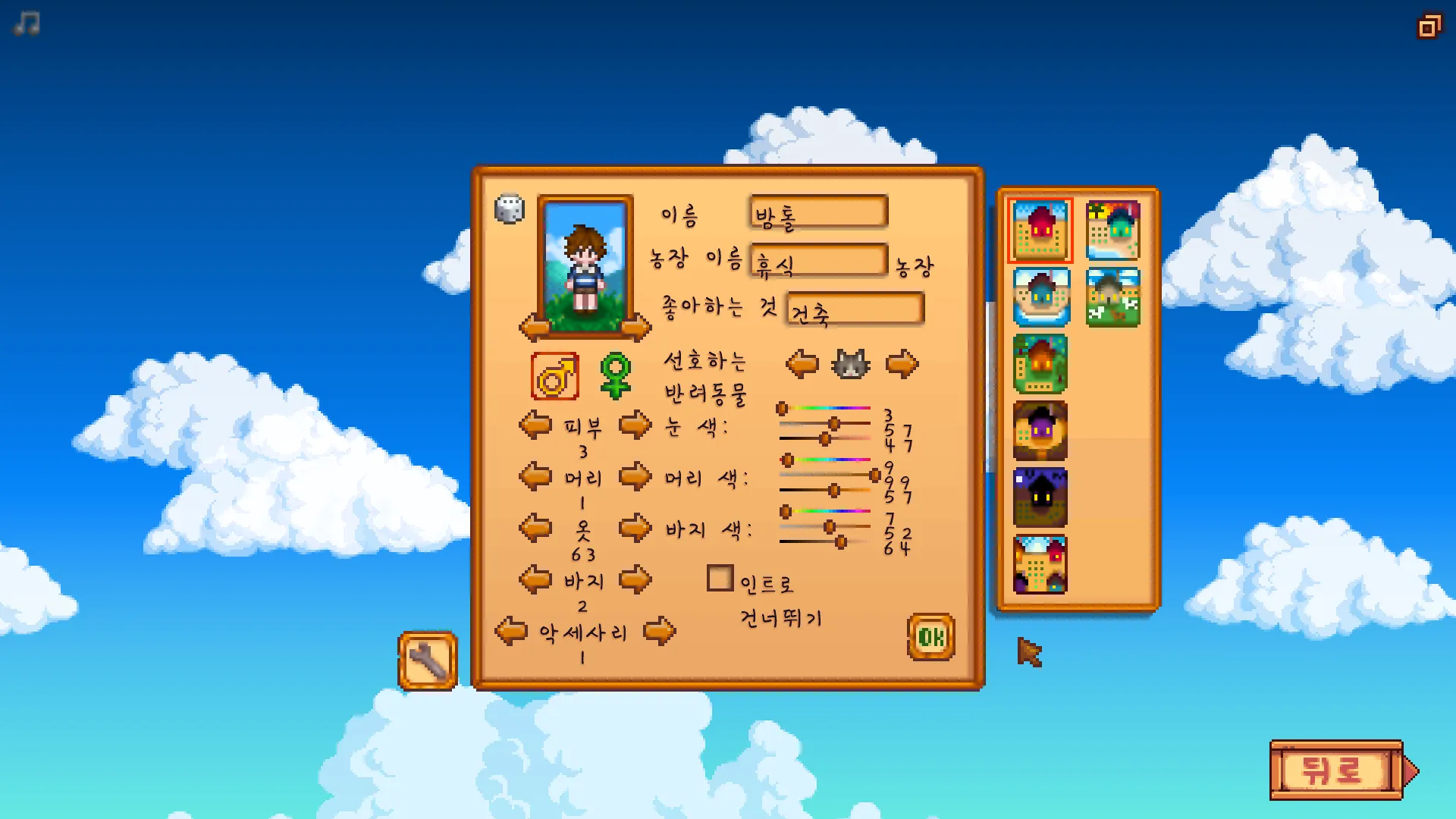
Task: Select the 좋아하는 것 favorite thing field
Action: click(855, 309)
